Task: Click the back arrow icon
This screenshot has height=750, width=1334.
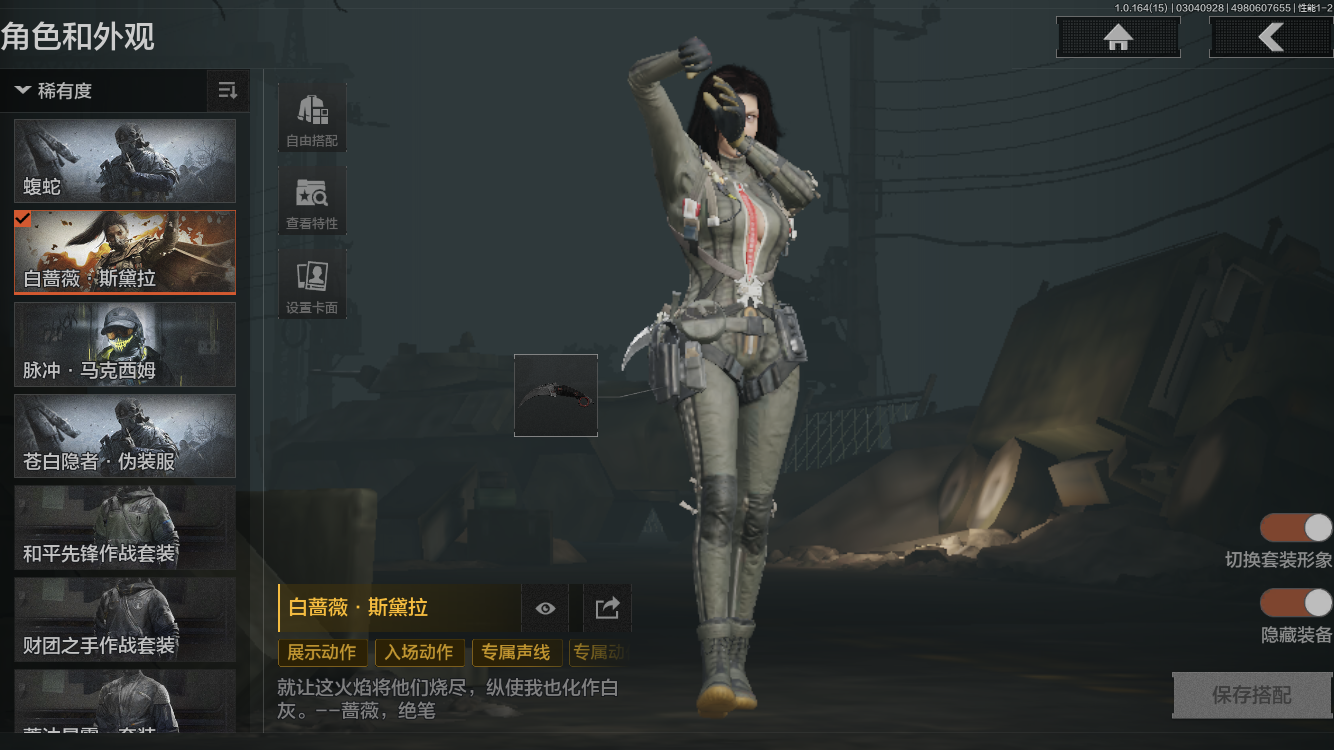Action: (x=1271, y=37)
